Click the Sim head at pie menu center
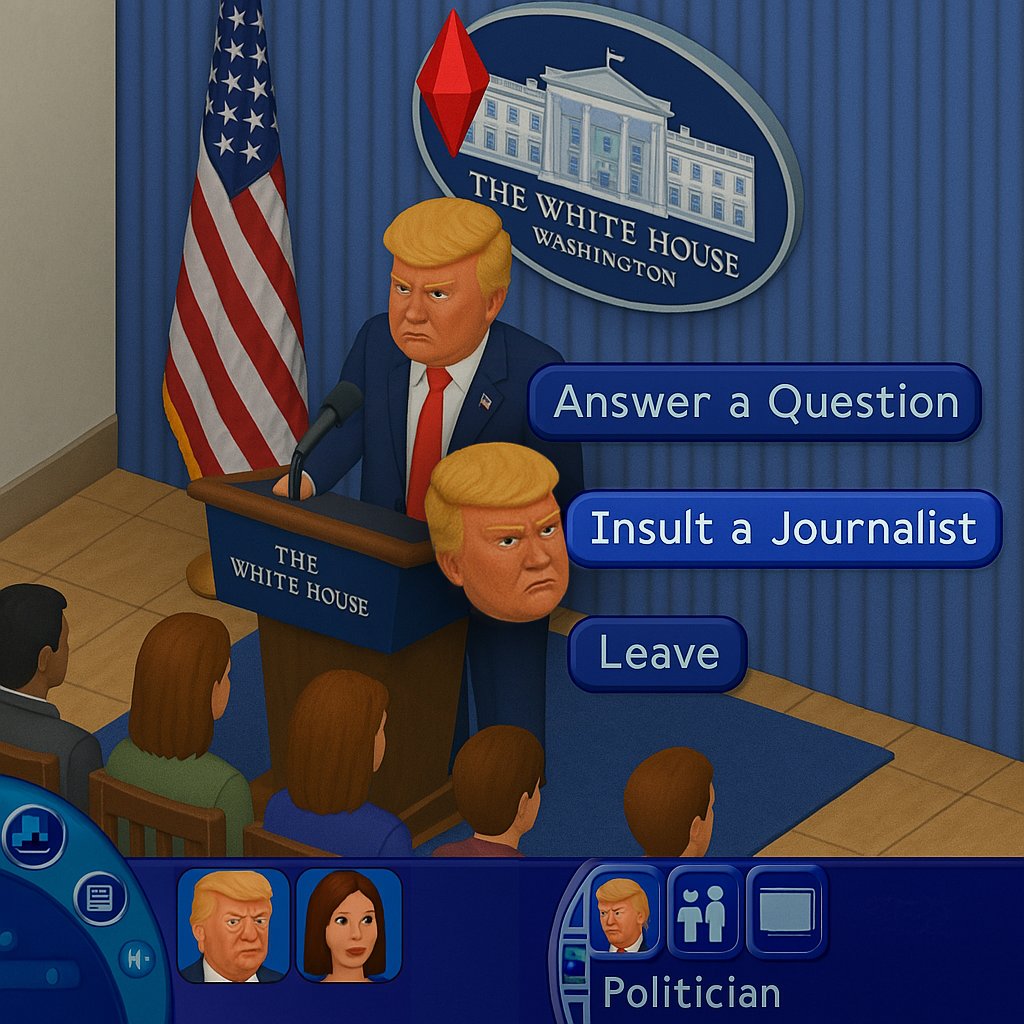The image size is (1024, 1024). [x=497, y=533]
